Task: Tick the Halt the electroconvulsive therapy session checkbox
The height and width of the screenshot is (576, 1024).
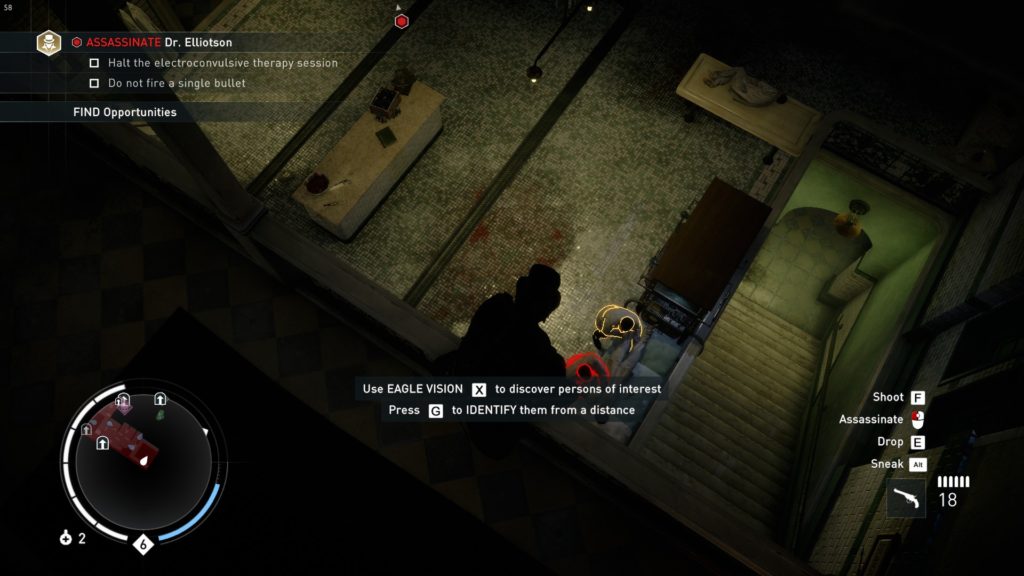Action: click(x=95, y=63)
